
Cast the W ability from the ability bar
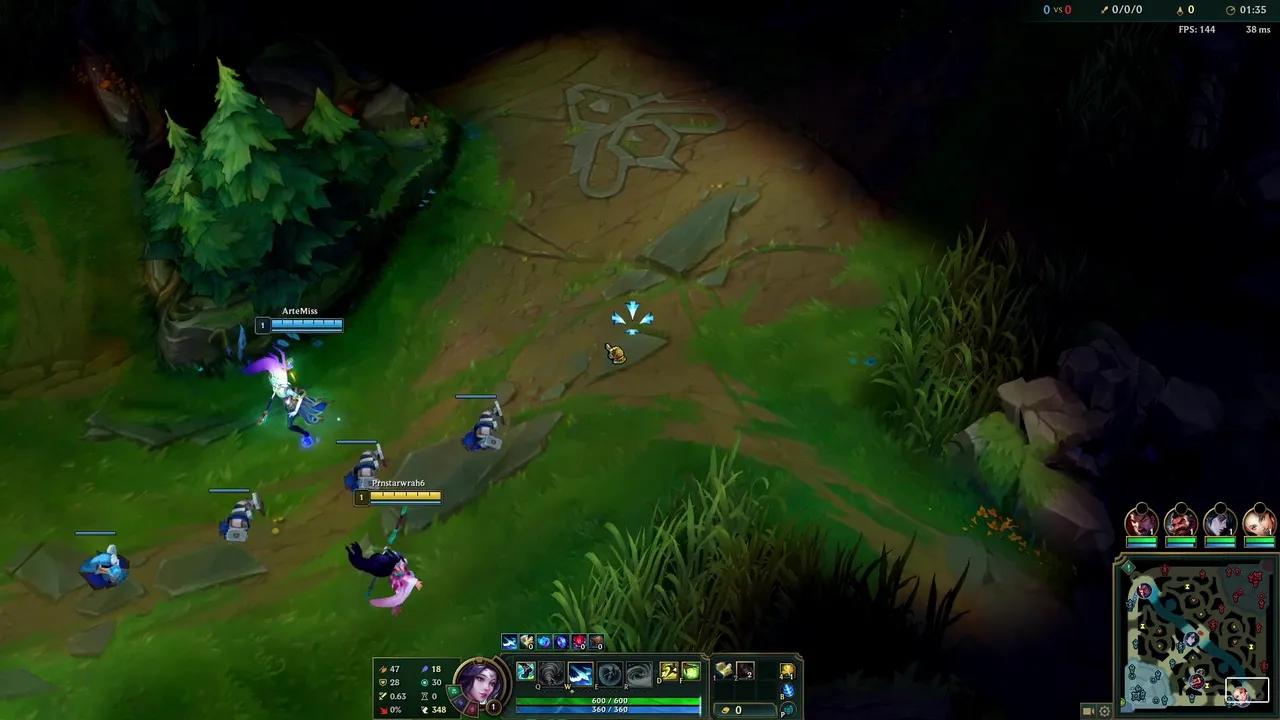[x=581, y=673]
